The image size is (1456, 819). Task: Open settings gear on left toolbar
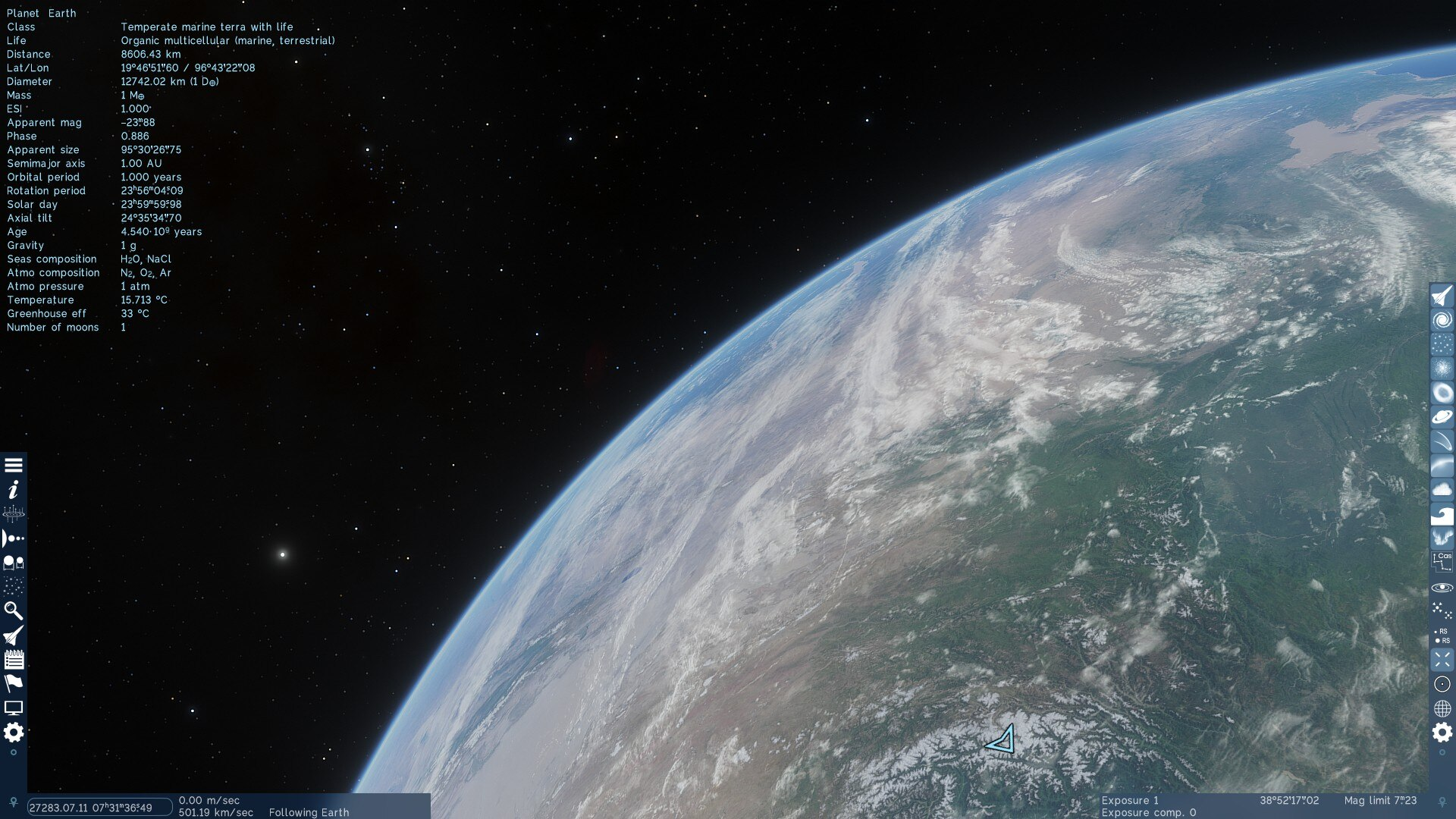pos(14,733)
